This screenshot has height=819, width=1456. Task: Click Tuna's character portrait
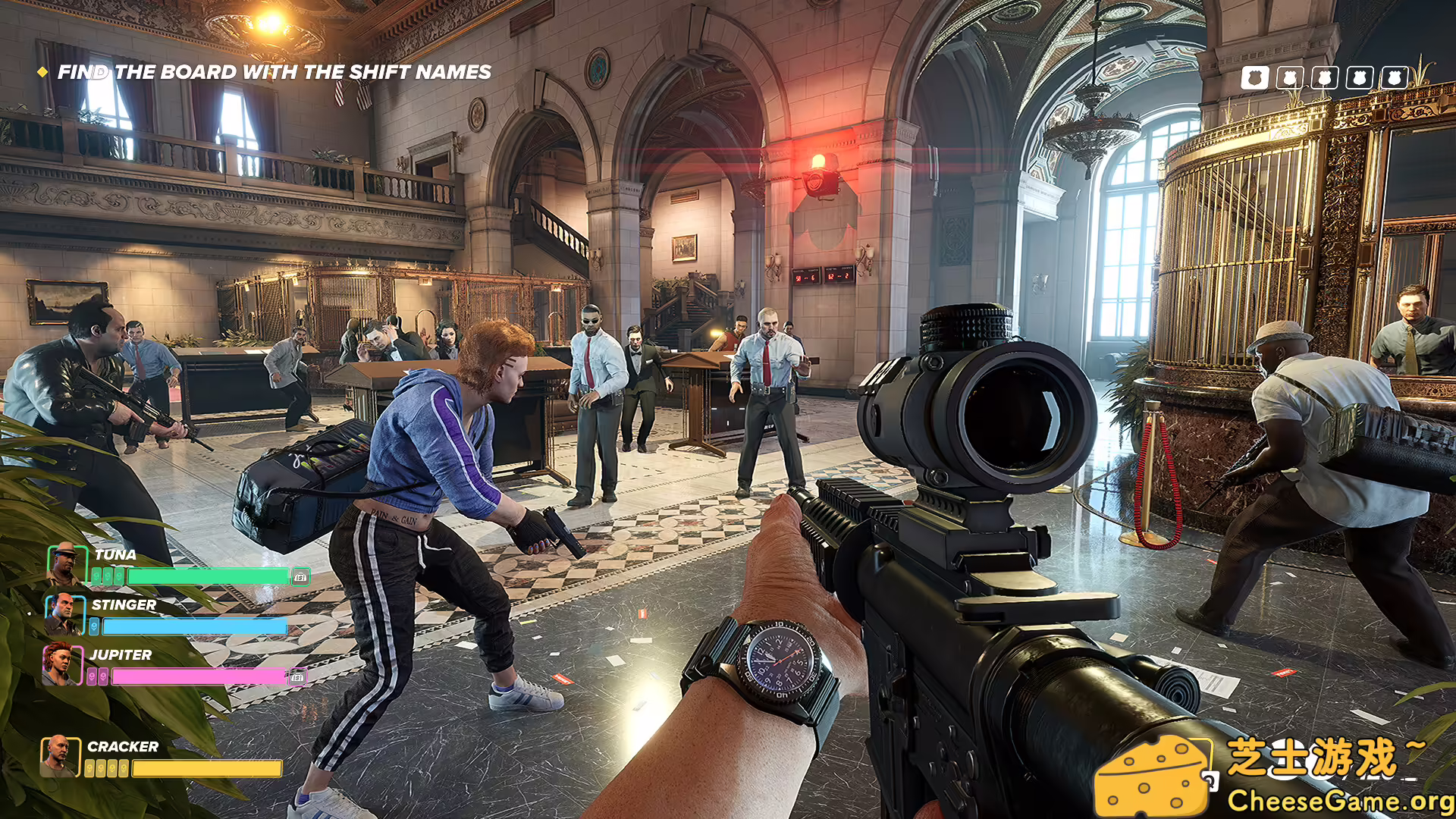point(66,564)
